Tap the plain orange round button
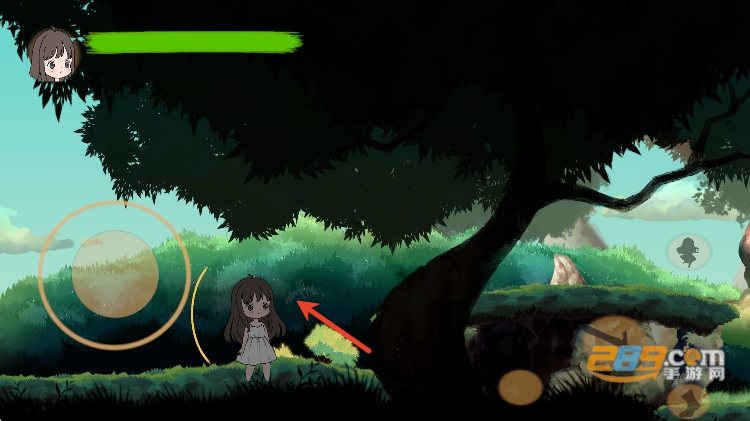This screenshot has width=750, height=421. click(x=521, y=387)
